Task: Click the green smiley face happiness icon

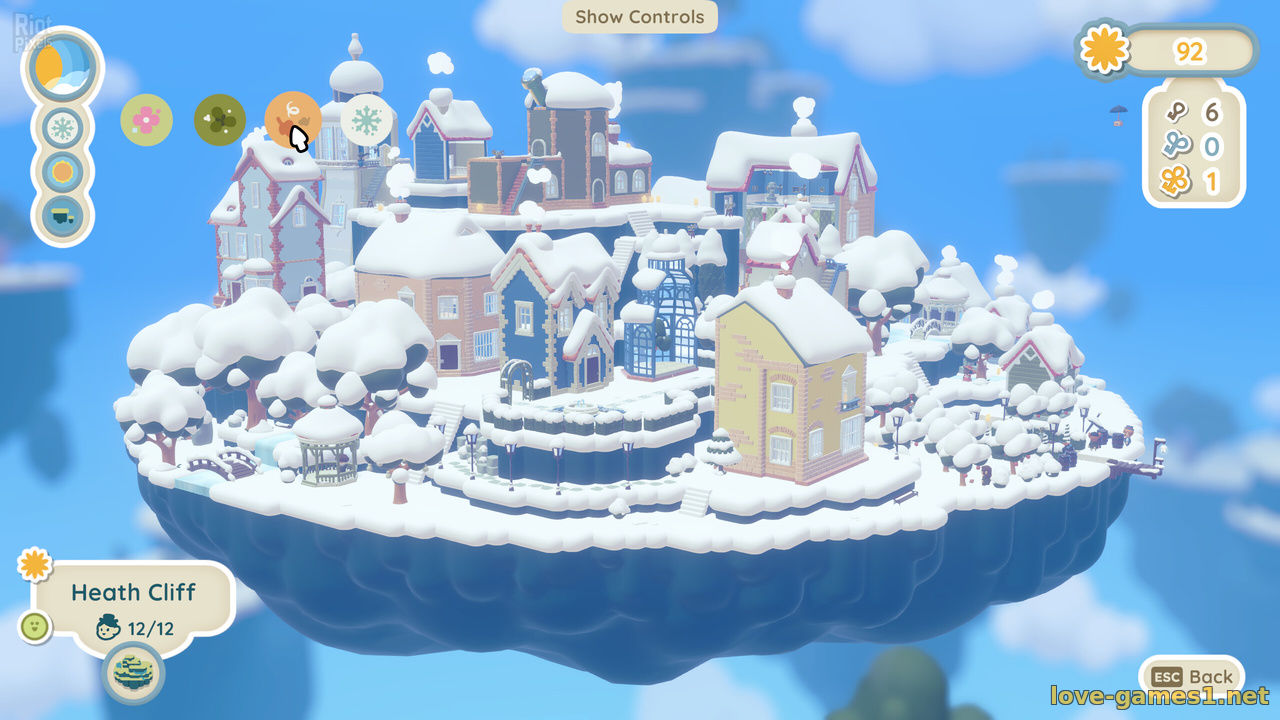Action: click(35, 627)
